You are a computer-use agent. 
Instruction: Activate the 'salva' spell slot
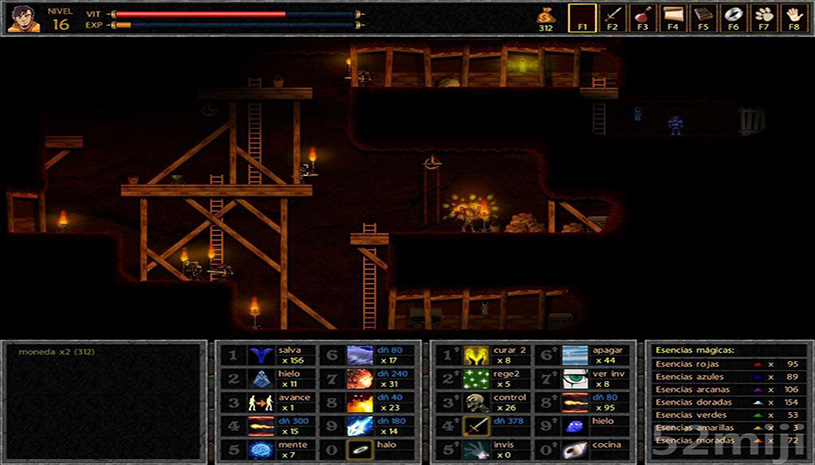[263, 355]
